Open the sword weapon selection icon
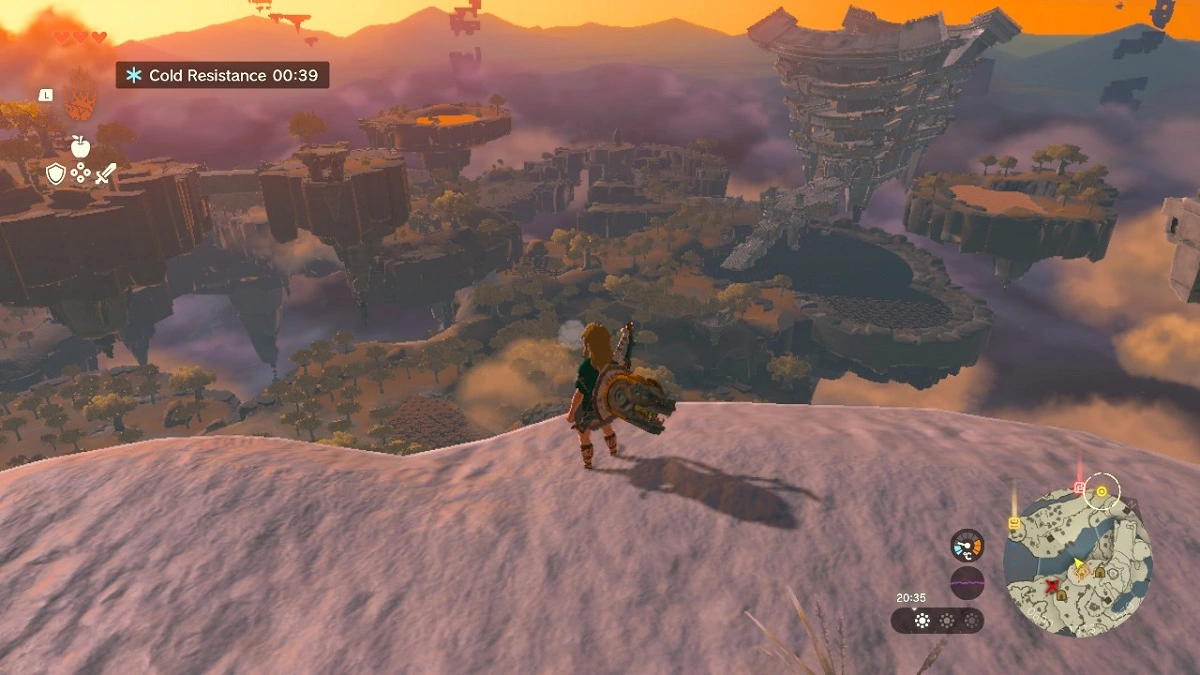The image size is (1200, 675). click(105, 173)
